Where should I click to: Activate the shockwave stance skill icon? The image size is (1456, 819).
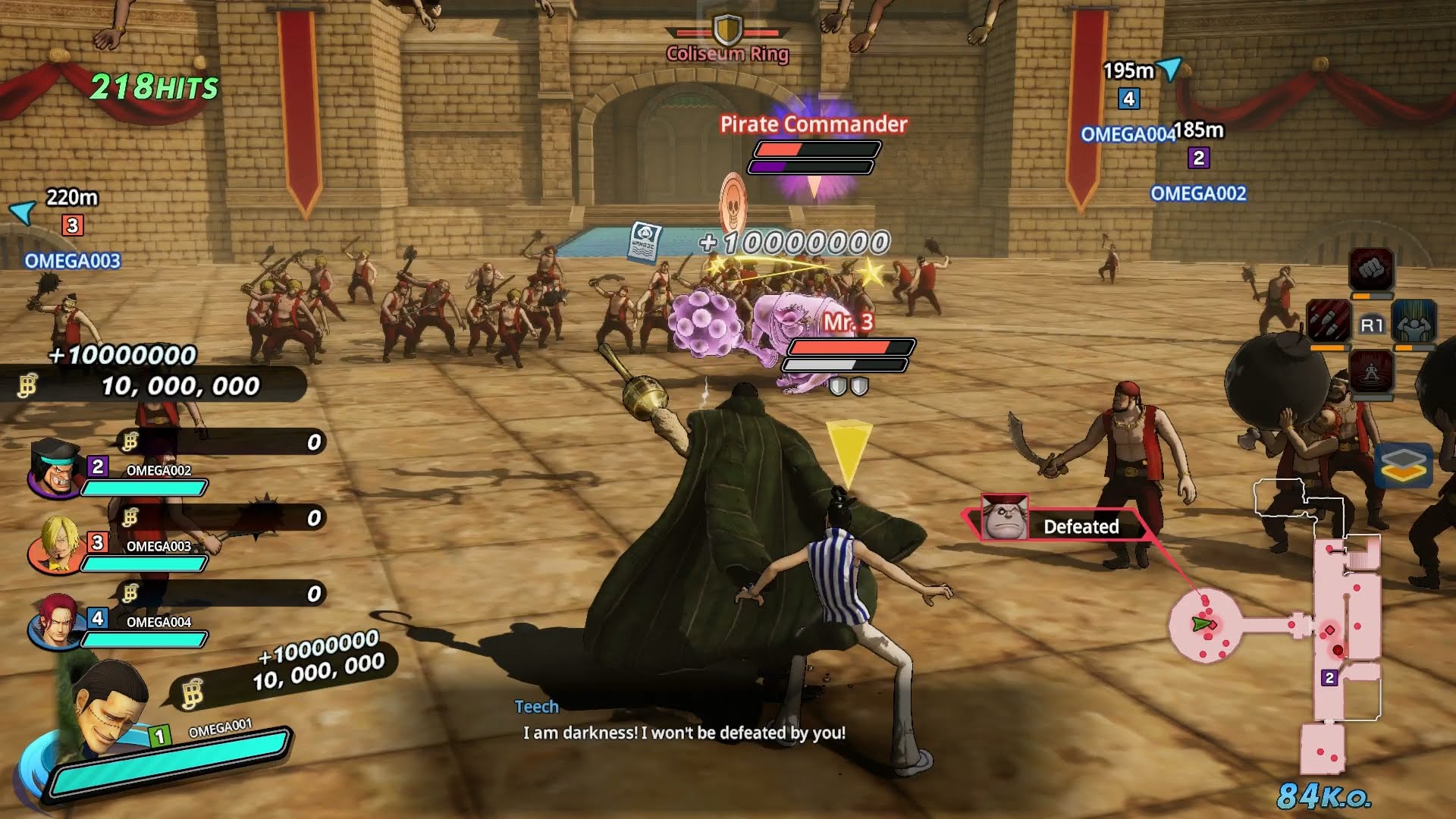(1371, 372)
